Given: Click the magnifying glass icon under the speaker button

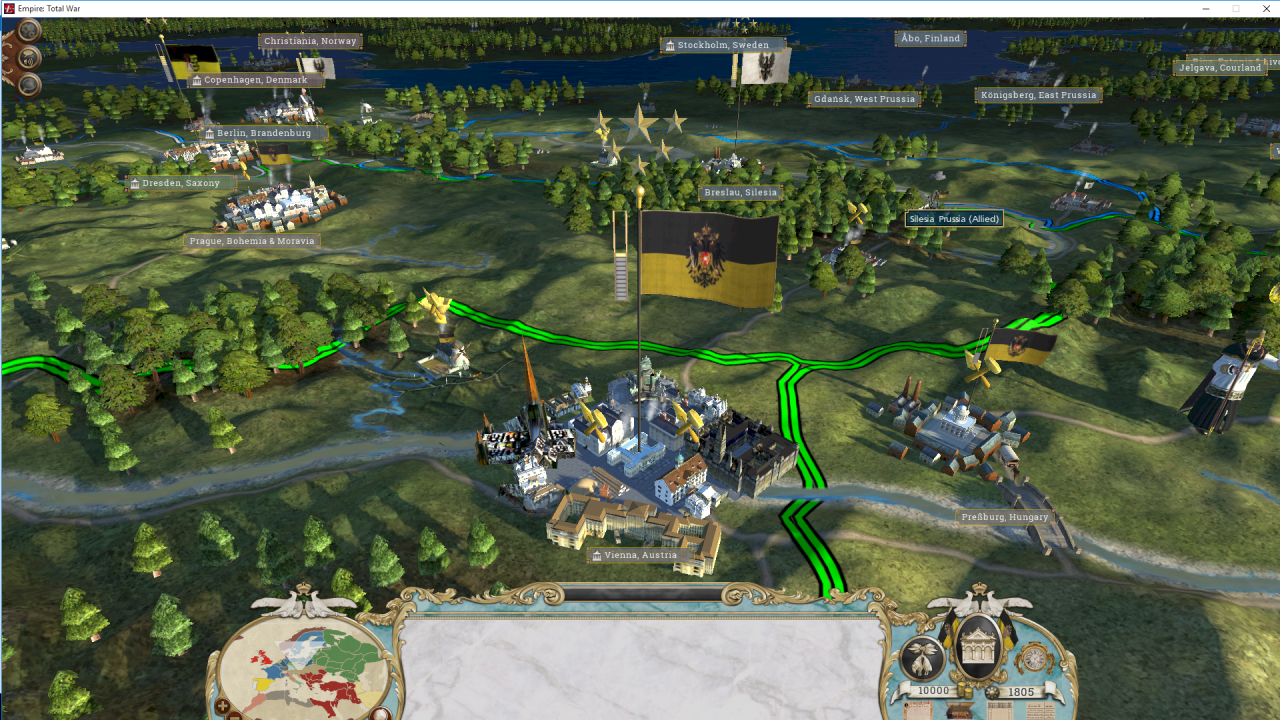Looking at the screenshot, I should tap(29, 84).
